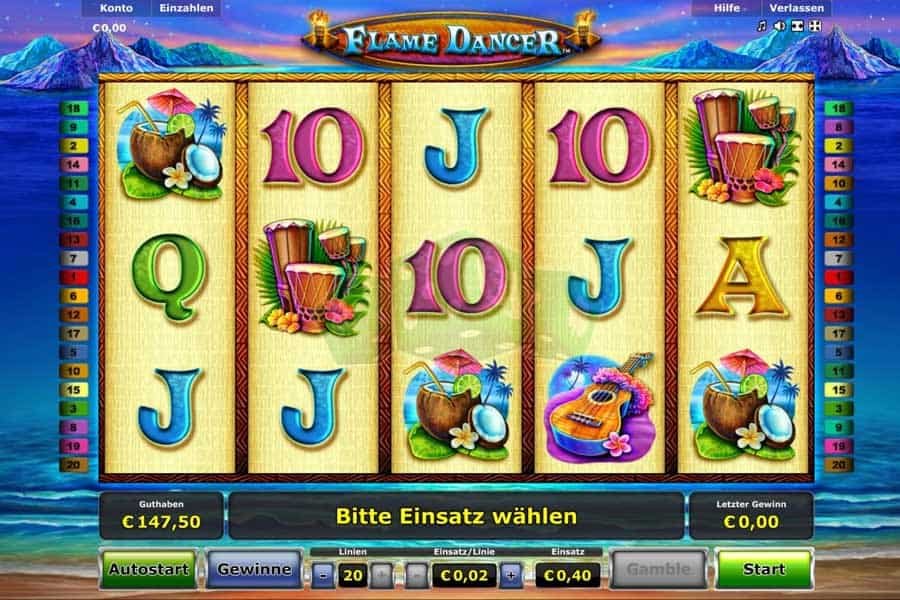Image resolution: width=900 pixels, height=600 pixels.
Task: Raise the Einsatz/Linie bet amount
Action: (512, 575)
